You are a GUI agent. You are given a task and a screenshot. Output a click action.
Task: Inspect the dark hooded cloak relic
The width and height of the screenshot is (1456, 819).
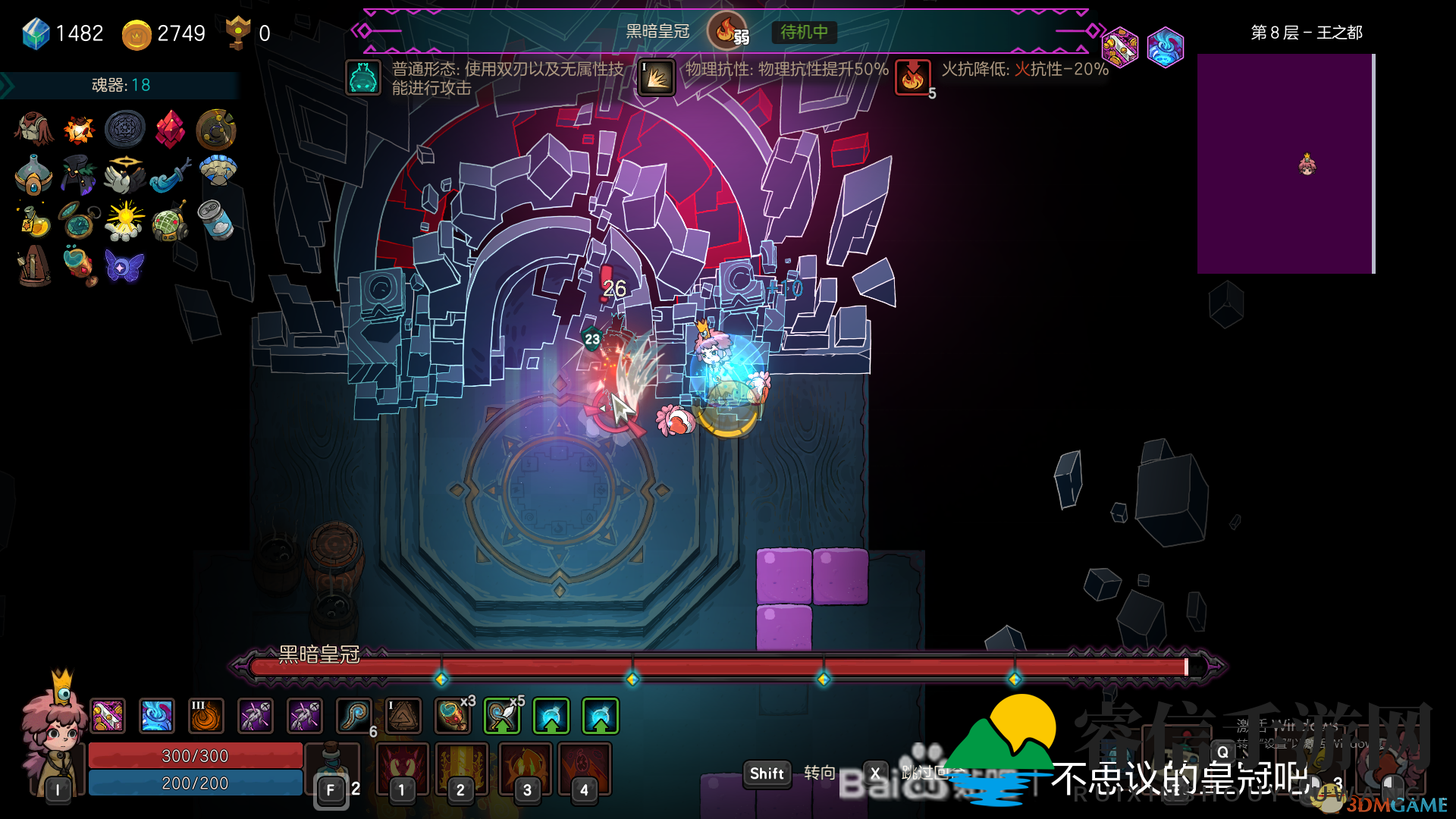click(x=79, y=174)
